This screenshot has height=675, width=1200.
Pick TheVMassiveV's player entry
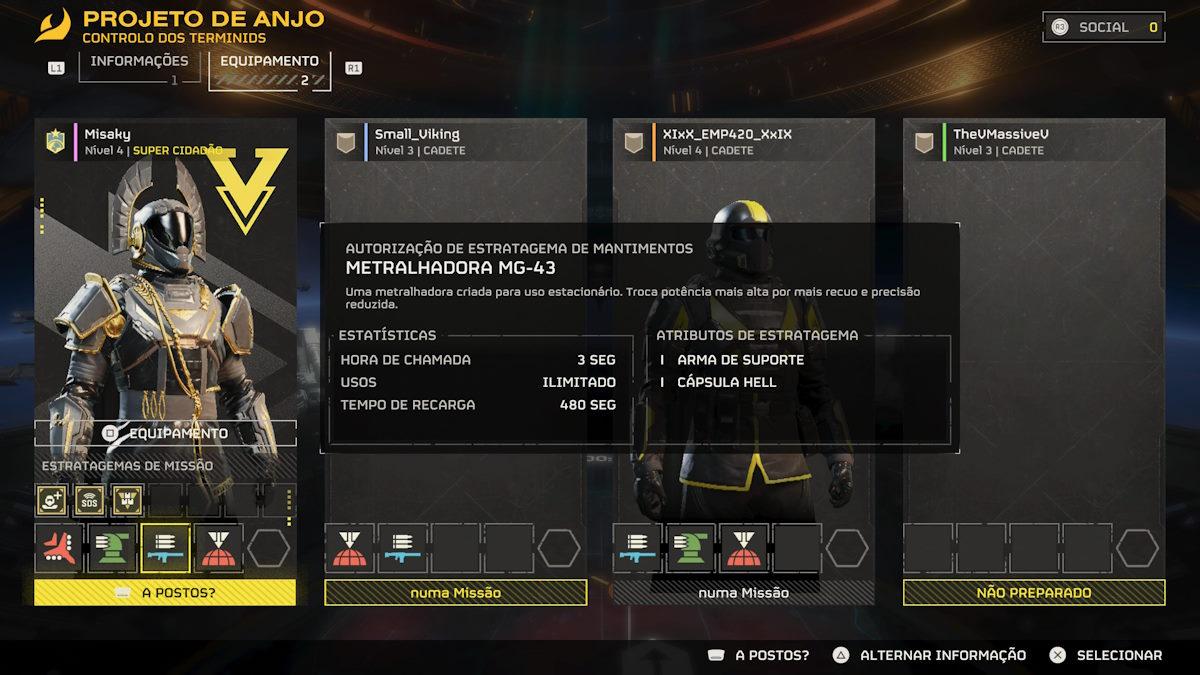coord(1001,134)
